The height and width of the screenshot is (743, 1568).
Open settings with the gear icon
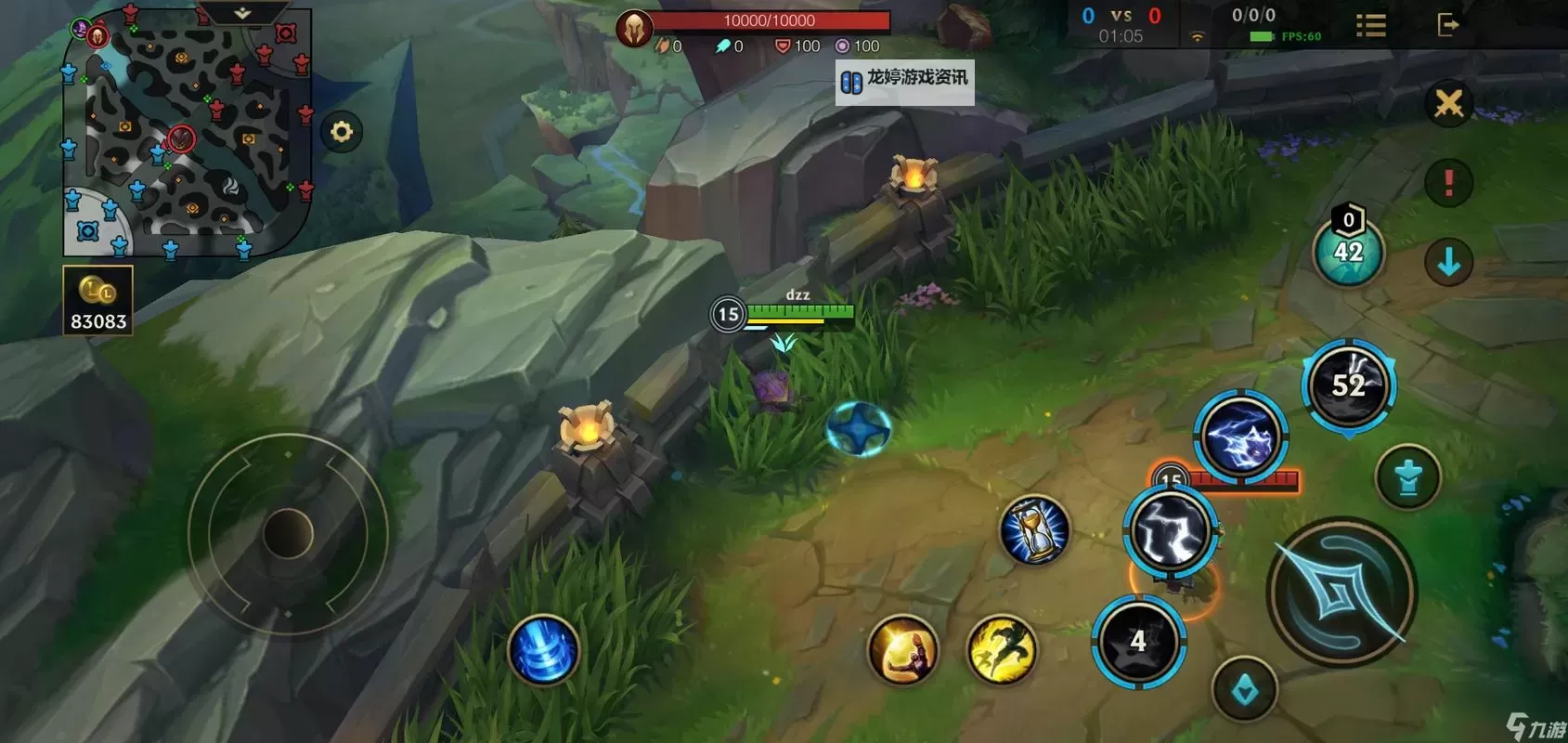coord(342,132)
